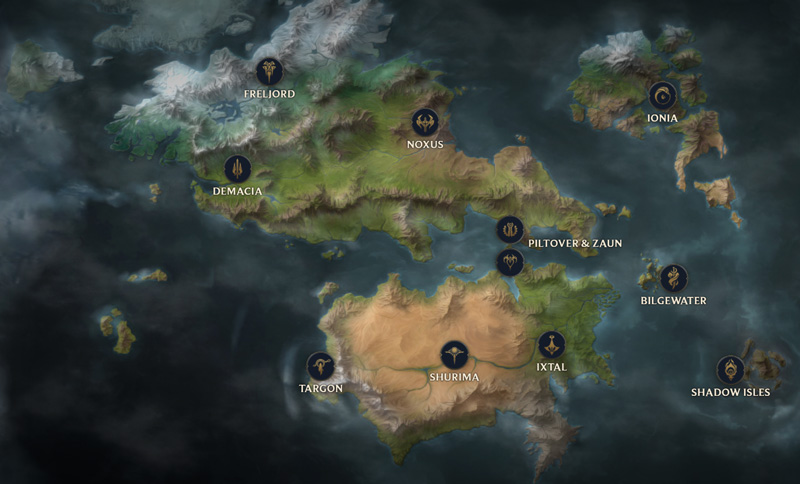This screenshot has height=484, width=800.
Task: Open the Noxus region marker
Action: [425, 123]
